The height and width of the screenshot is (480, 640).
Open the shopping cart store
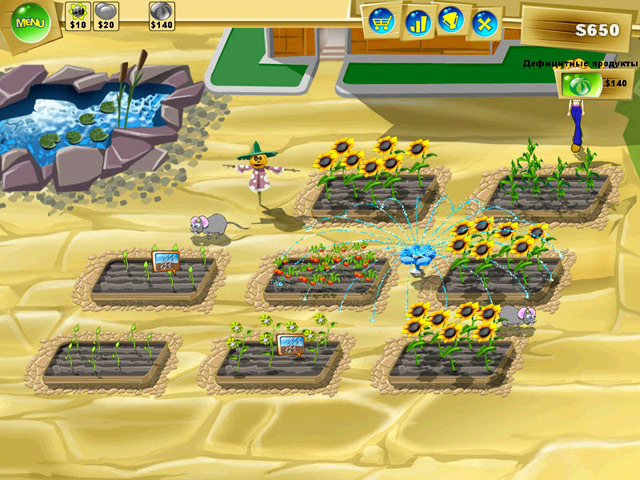click(x=381, y=21)
